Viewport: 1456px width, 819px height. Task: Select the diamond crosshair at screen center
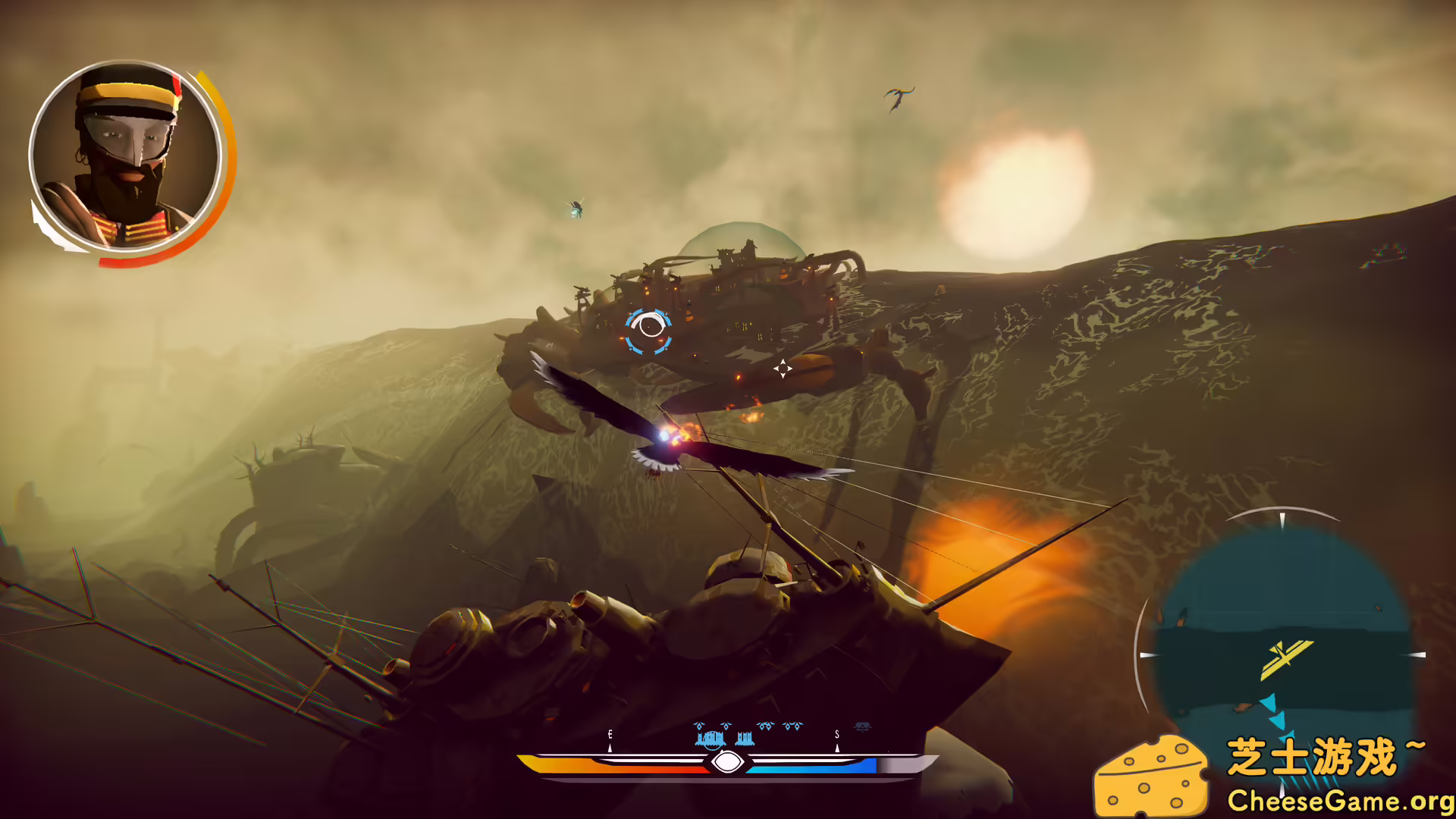(x=784, y=367)
